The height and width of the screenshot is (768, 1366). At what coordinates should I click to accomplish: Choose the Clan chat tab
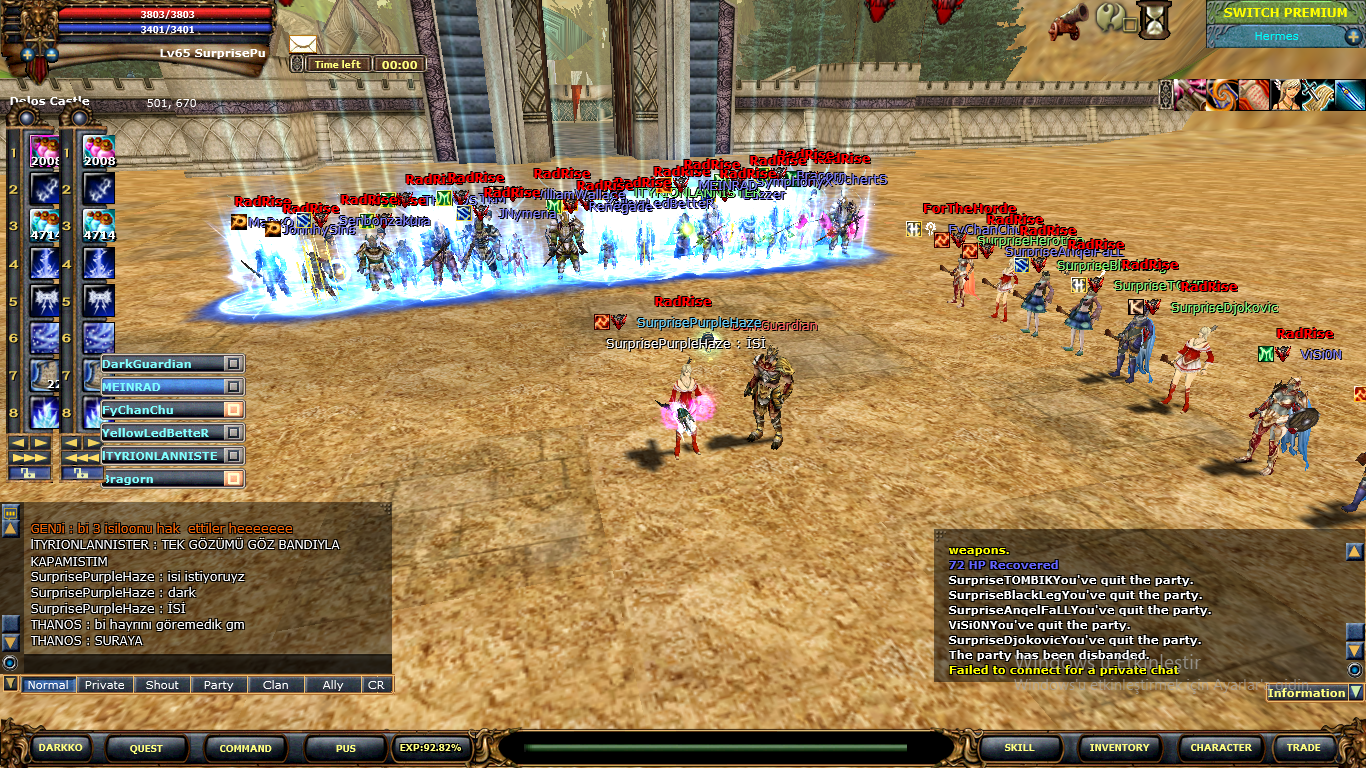click(275, 685)
